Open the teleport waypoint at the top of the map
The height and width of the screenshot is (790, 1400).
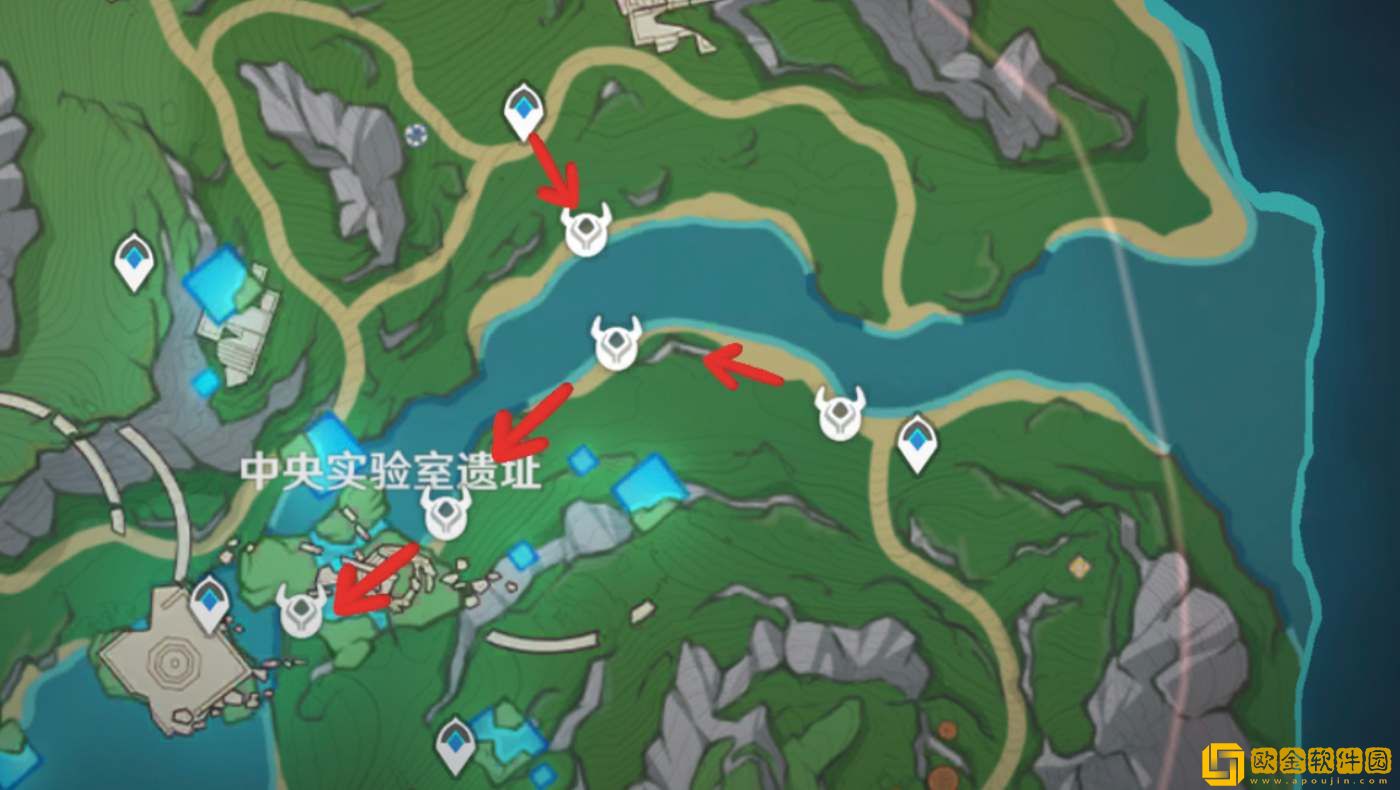pos(523,110)
